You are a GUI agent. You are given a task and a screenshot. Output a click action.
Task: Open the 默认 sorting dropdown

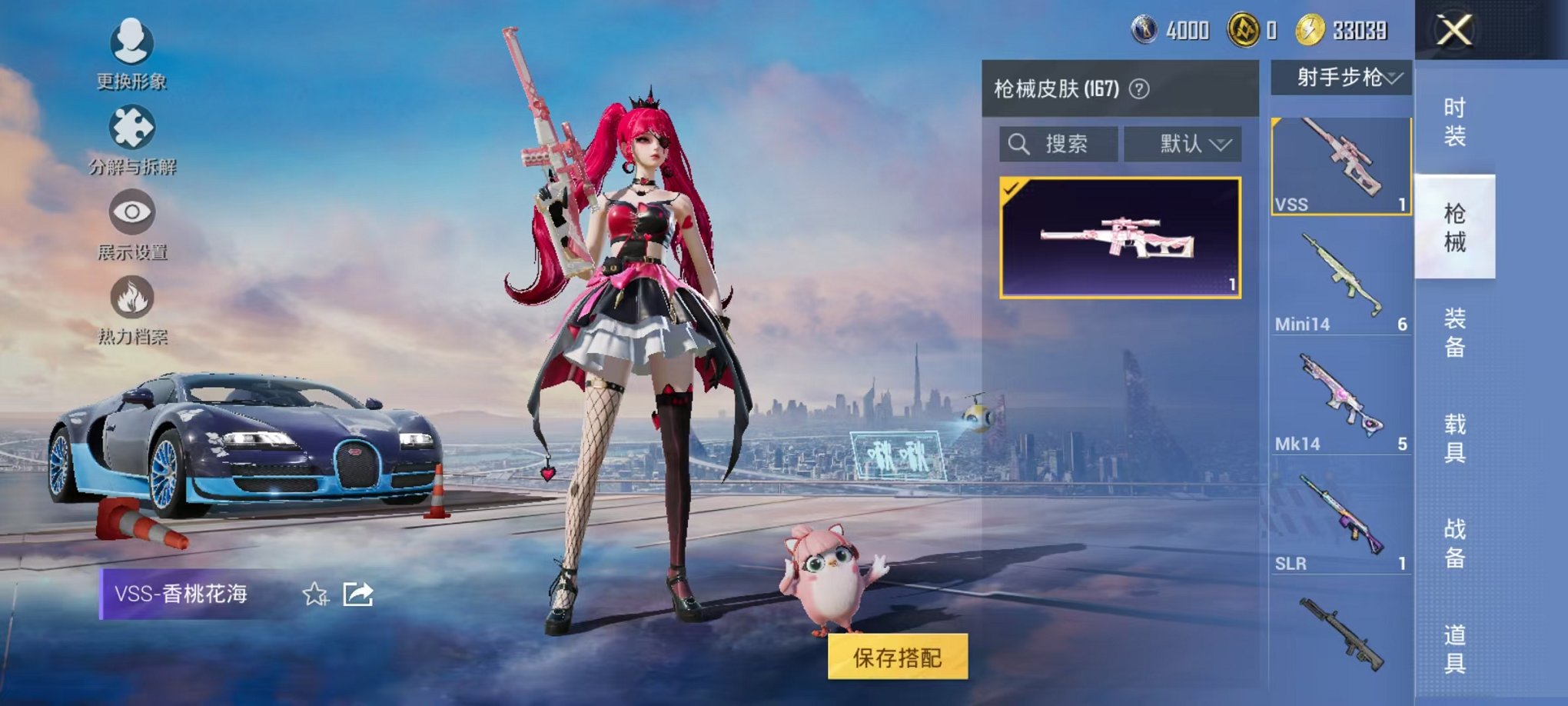tap(1182, 144)
